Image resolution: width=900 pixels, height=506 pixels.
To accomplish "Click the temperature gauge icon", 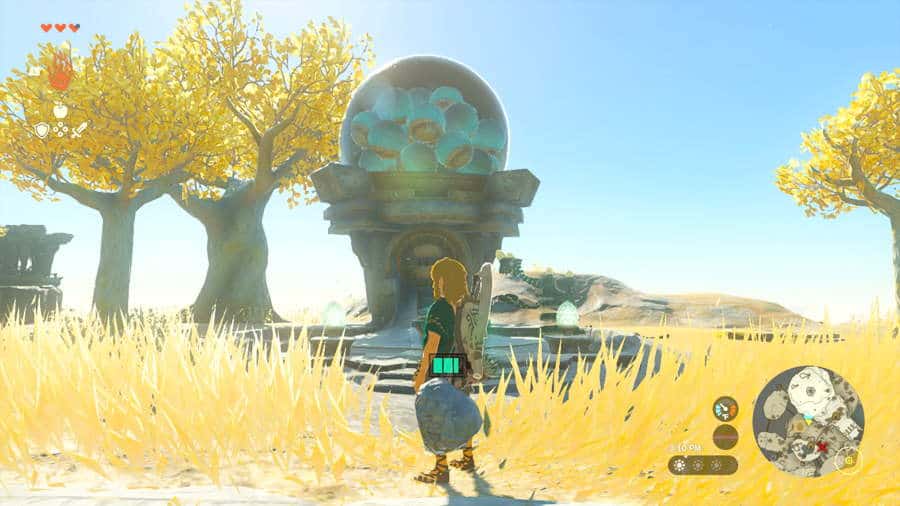I will point(725,408).
